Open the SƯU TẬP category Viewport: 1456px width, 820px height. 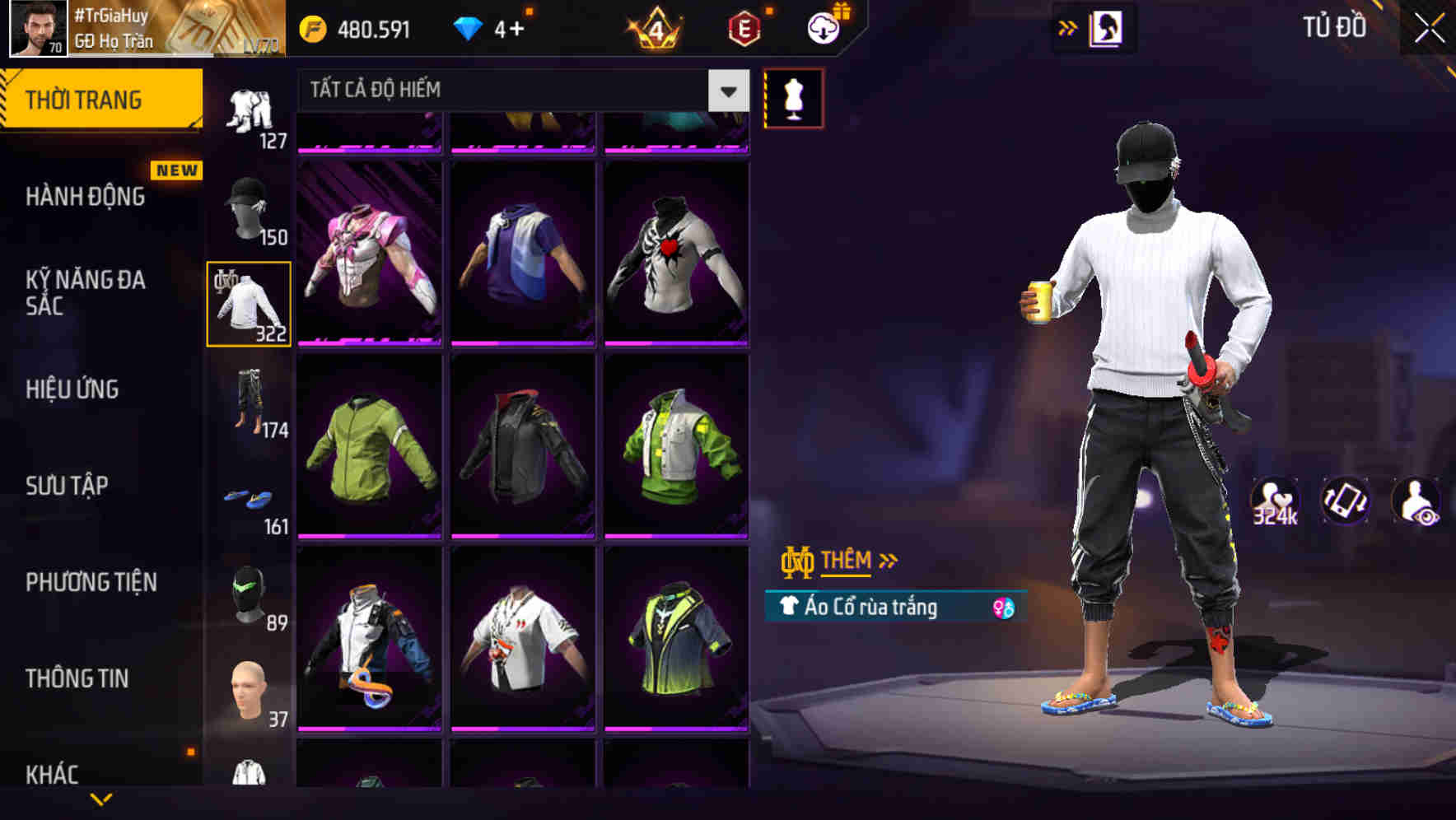click(66, 487)
